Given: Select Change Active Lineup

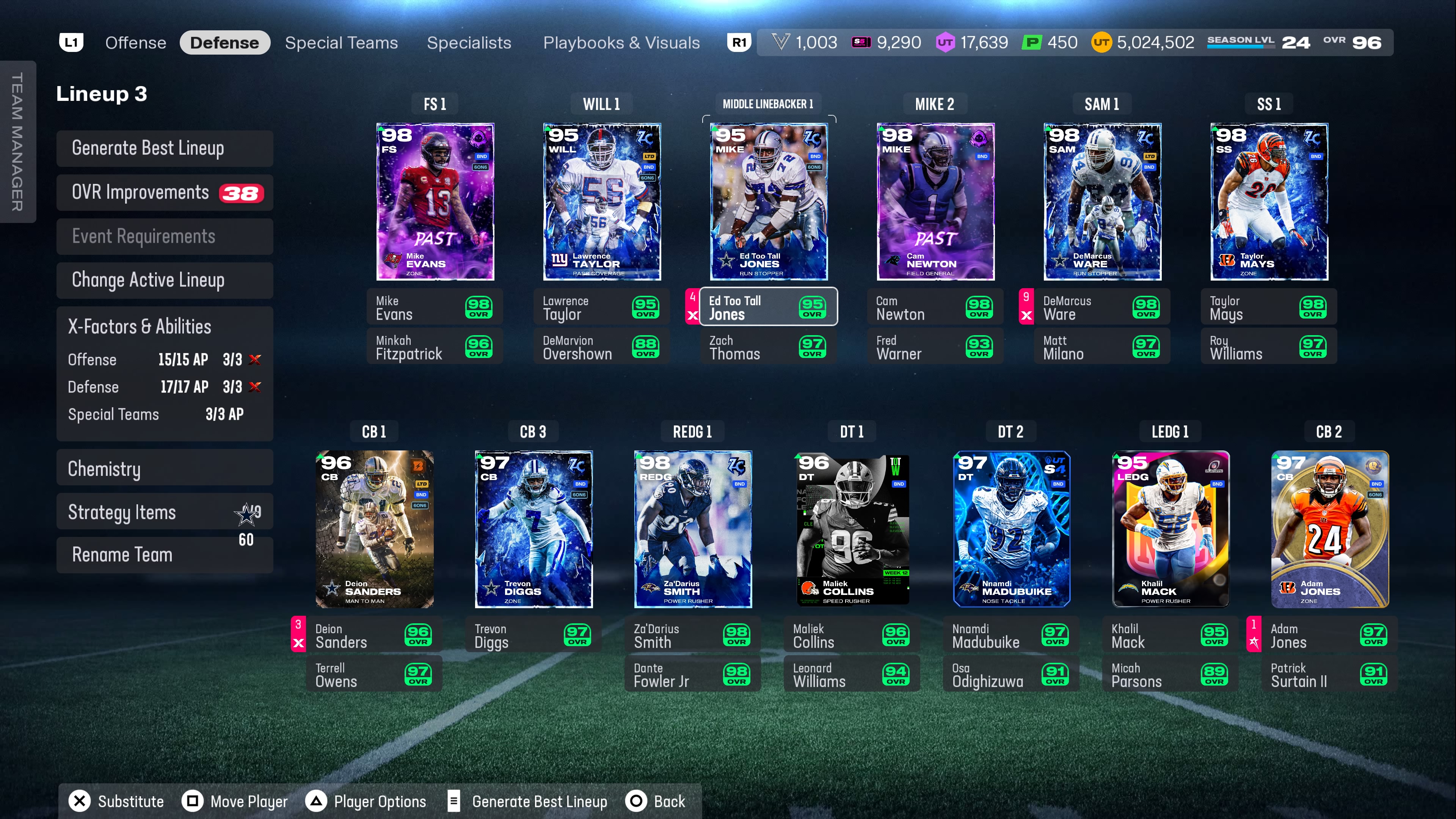Looking at the screenshot, I should pyautogui.click(x=165, y=280).
